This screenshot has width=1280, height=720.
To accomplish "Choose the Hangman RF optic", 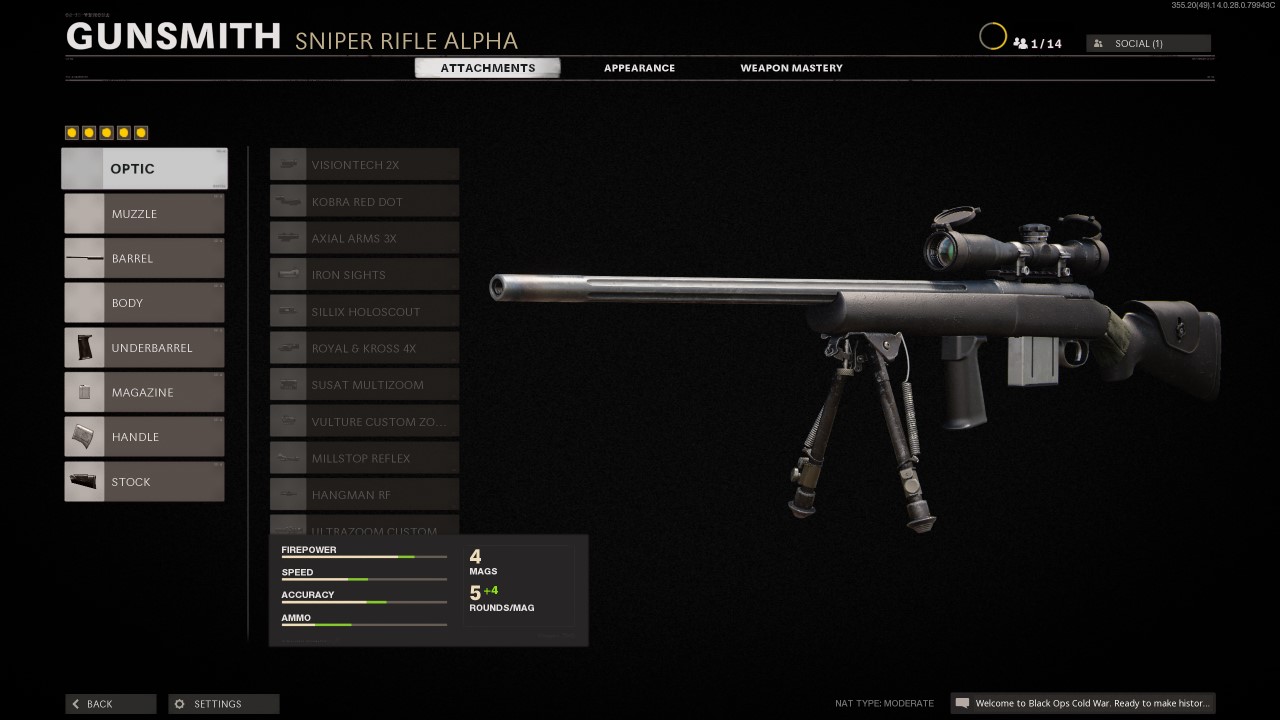I will click(365, 495).
